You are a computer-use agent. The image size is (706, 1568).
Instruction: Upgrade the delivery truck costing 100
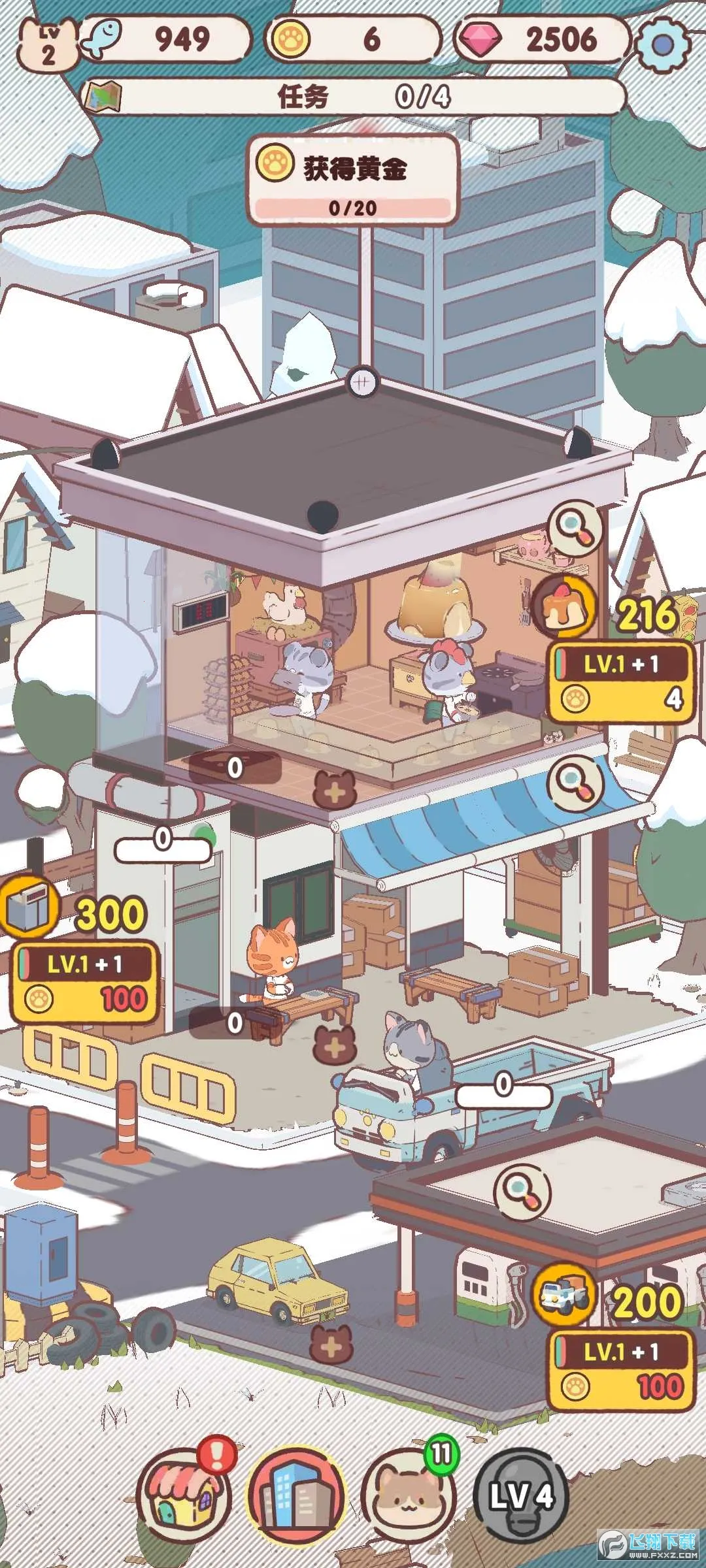pos(621,1370)
